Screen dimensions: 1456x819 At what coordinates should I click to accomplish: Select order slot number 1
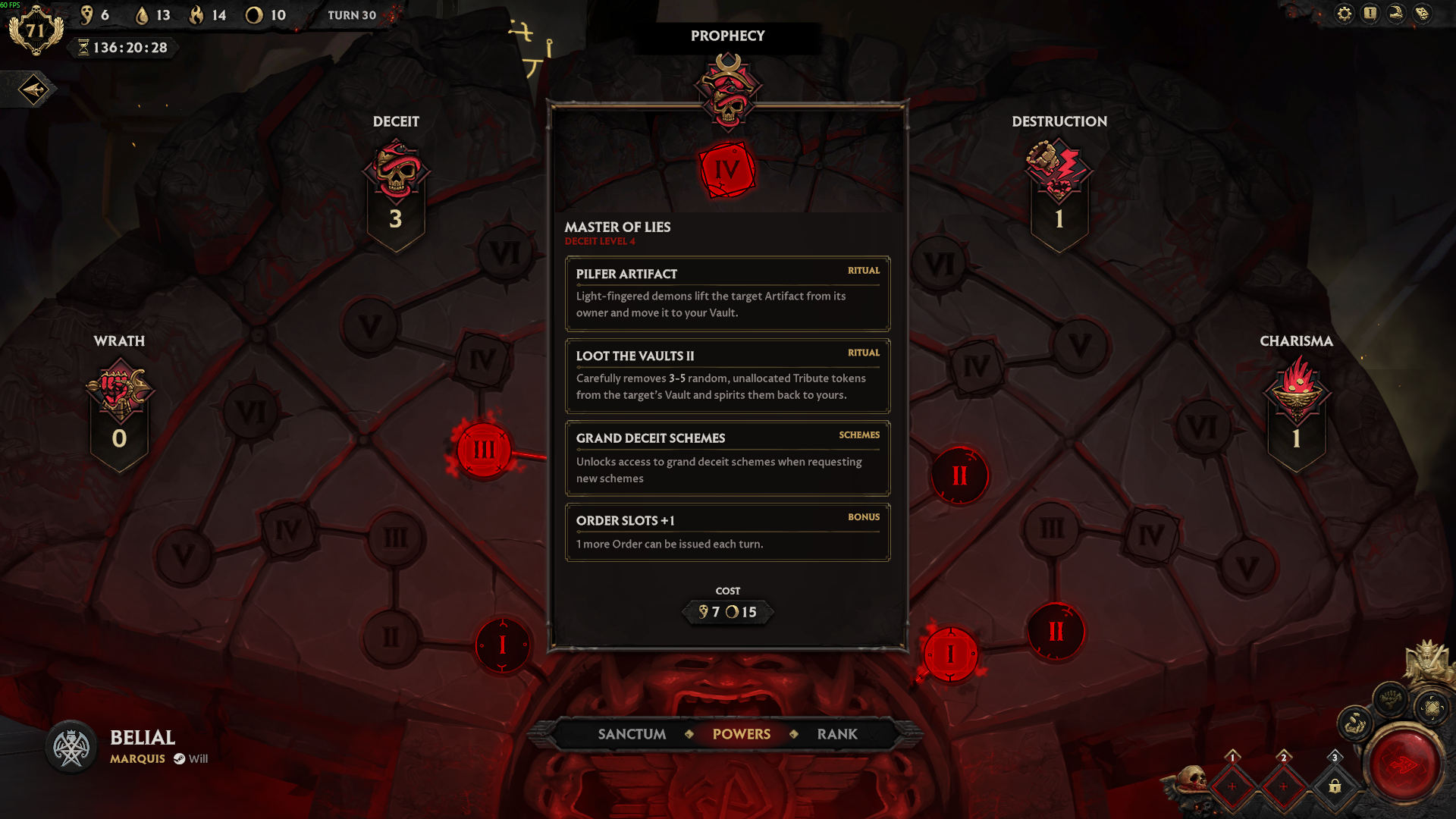point(1232,786)
